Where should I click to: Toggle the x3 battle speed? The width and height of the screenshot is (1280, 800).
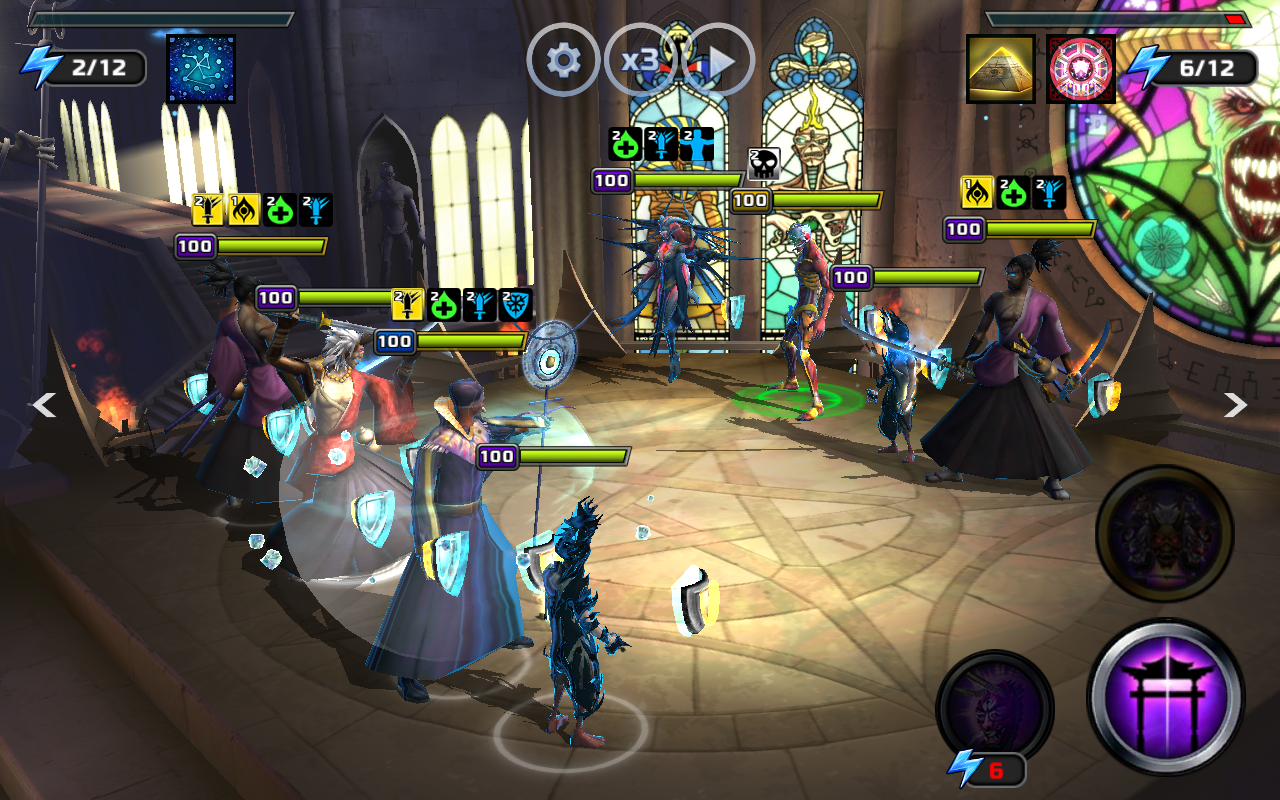640,61
